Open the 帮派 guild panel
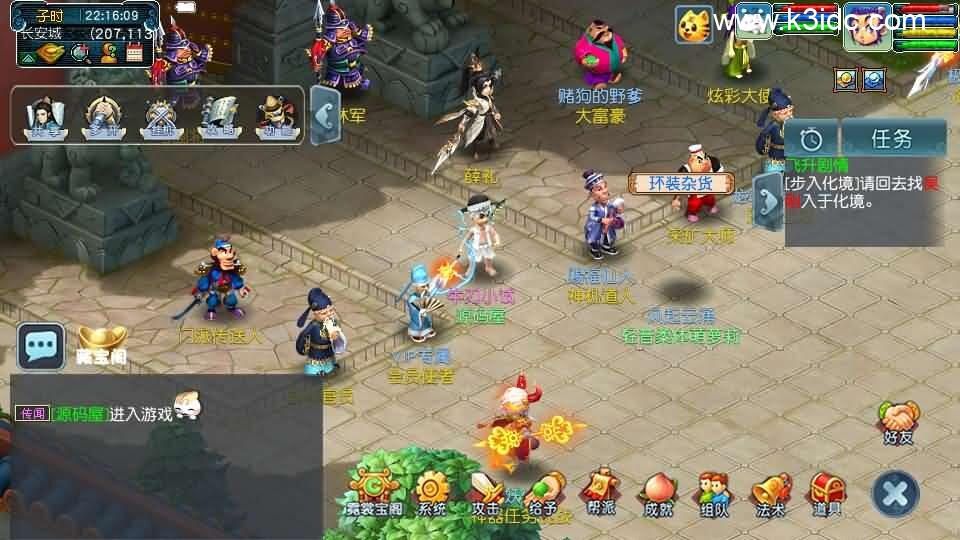 tap(602, 491)
